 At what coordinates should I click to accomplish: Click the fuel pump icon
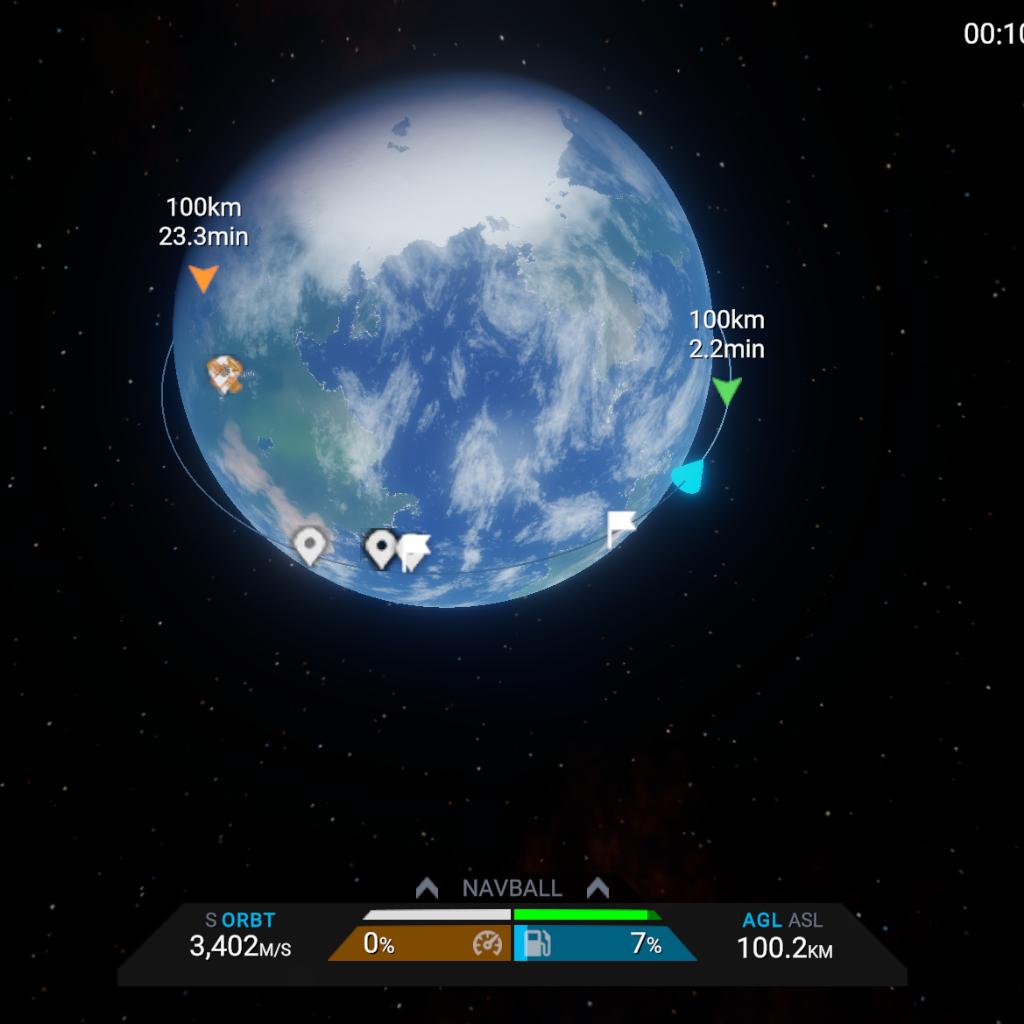[538, 944]
